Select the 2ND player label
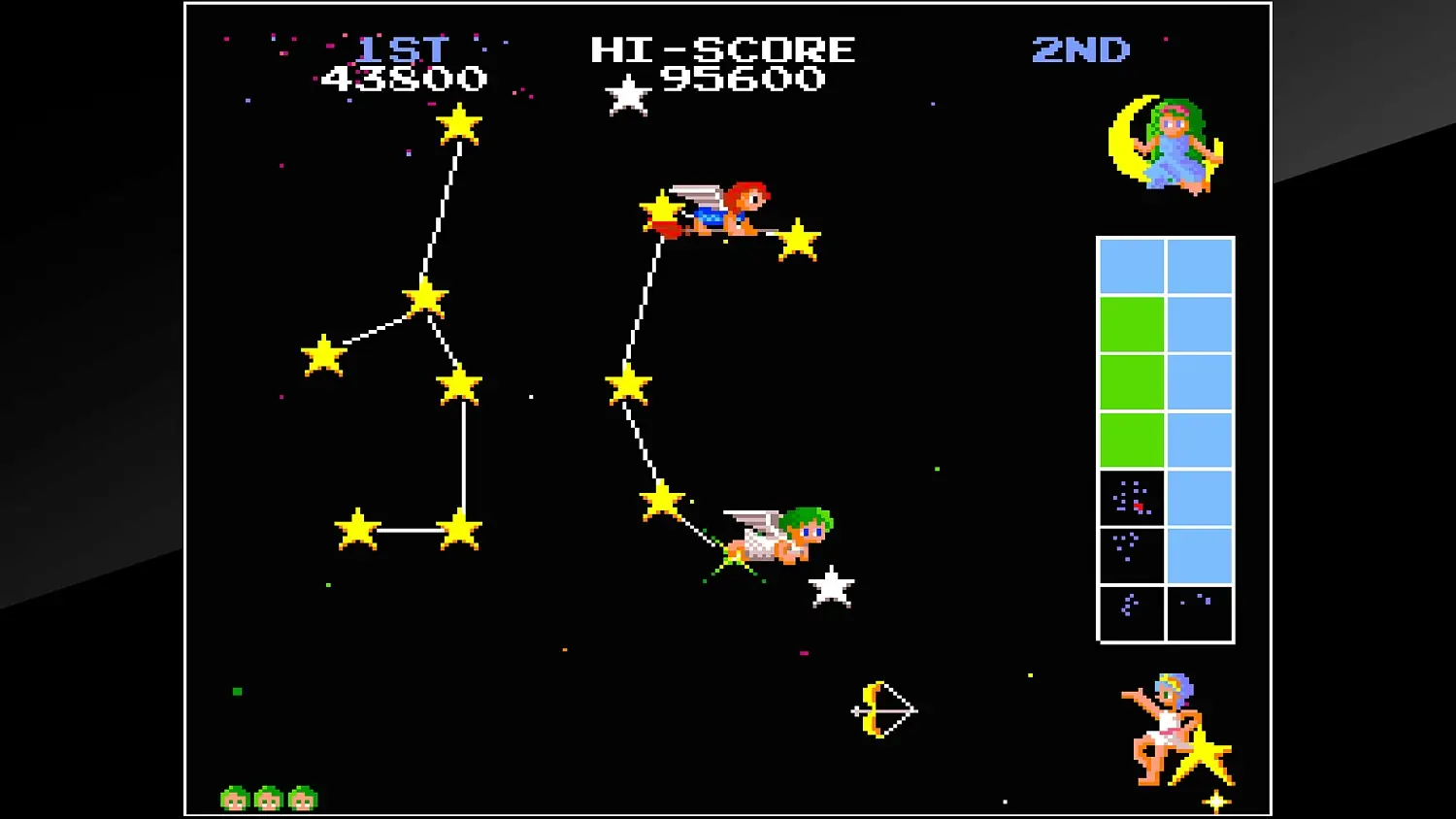This screenshot has width=1456, height=819. (x=1081, y=50)
